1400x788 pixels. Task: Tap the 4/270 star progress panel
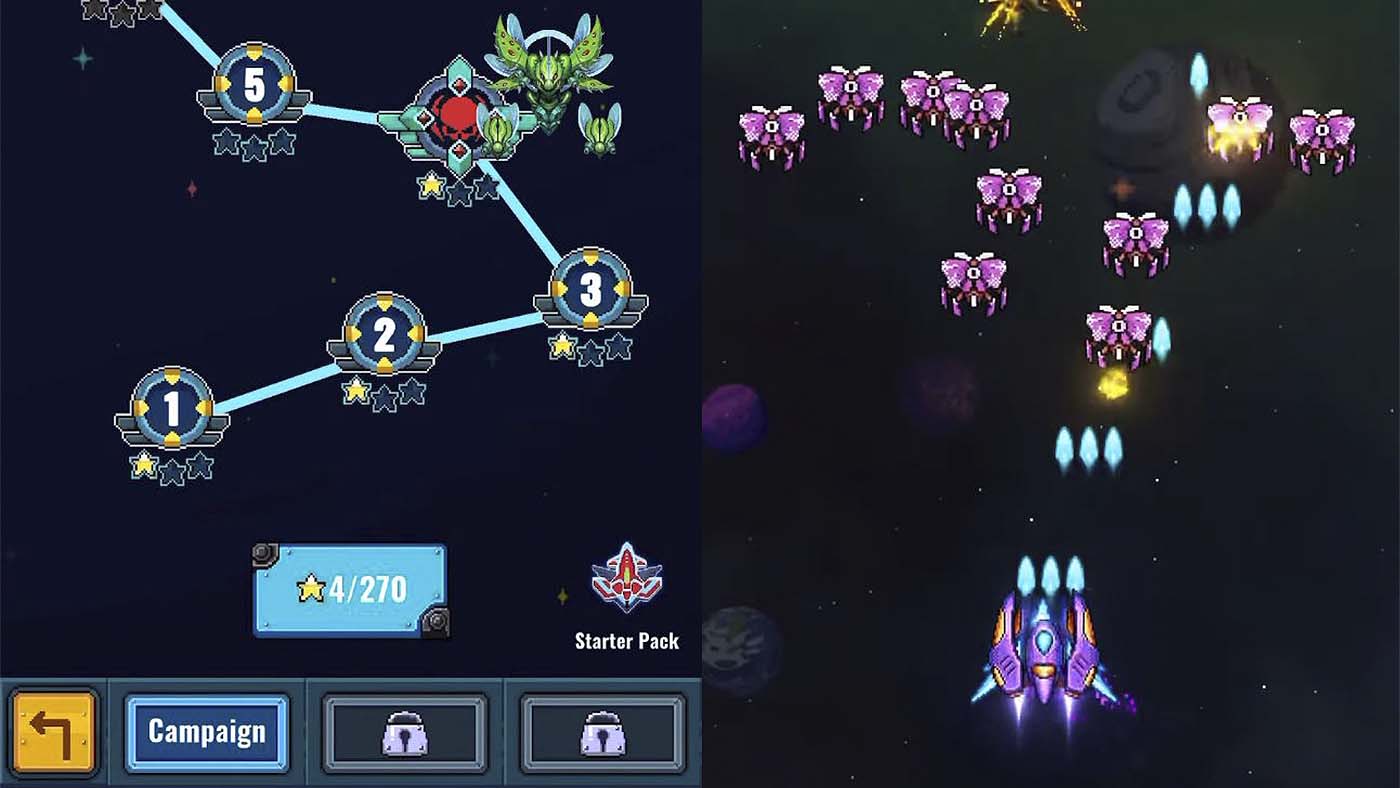350,588
